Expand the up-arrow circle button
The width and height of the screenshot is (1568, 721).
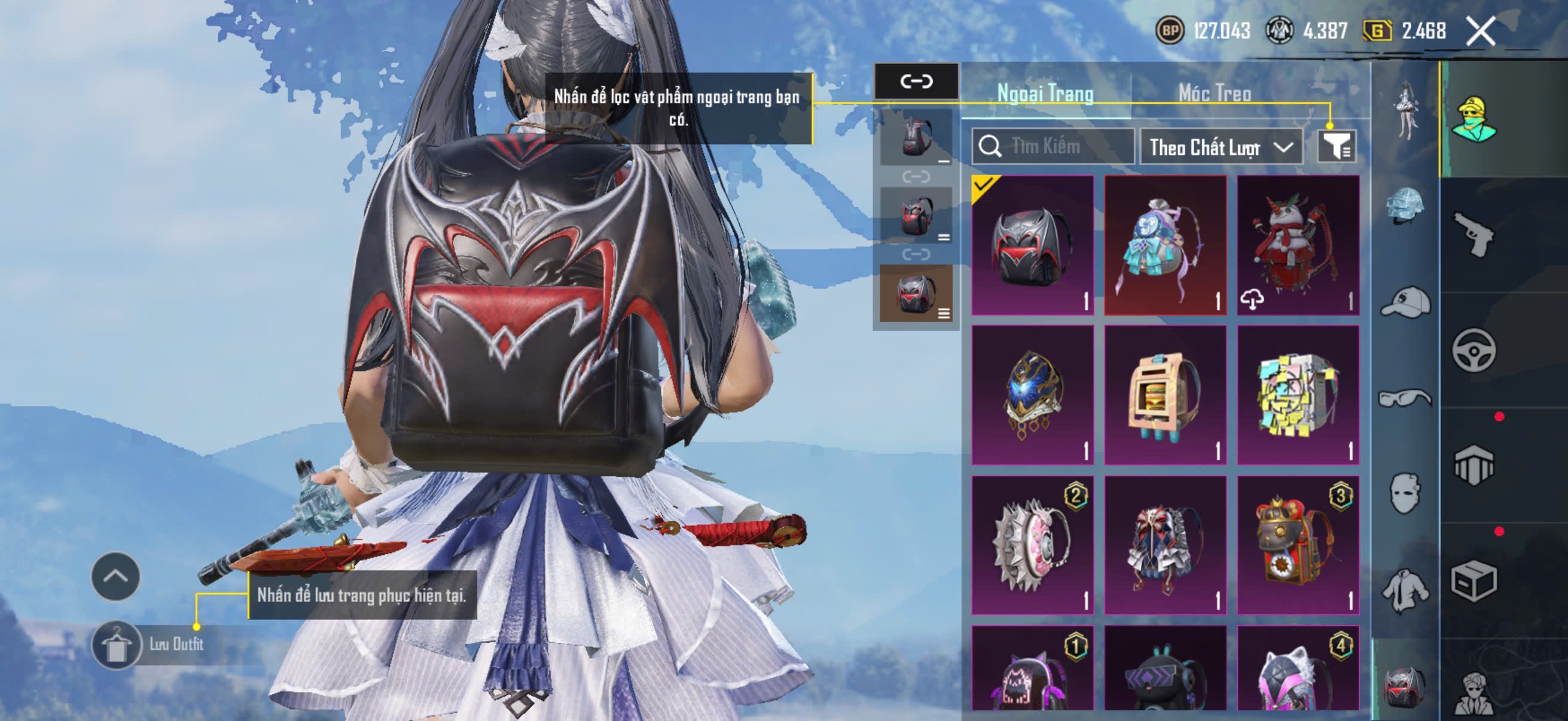click(115, 576)
